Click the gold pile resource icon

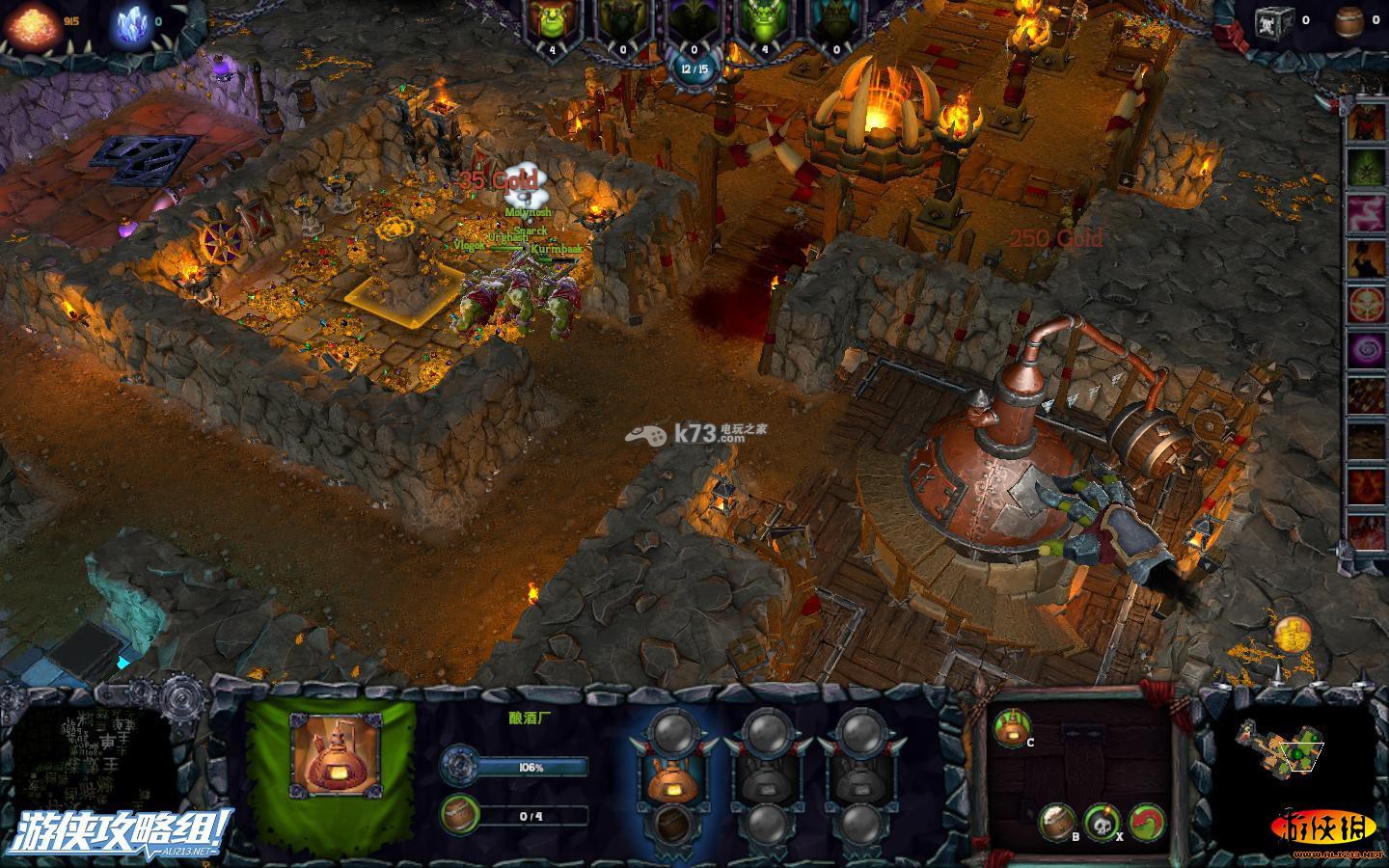[35, 23]
